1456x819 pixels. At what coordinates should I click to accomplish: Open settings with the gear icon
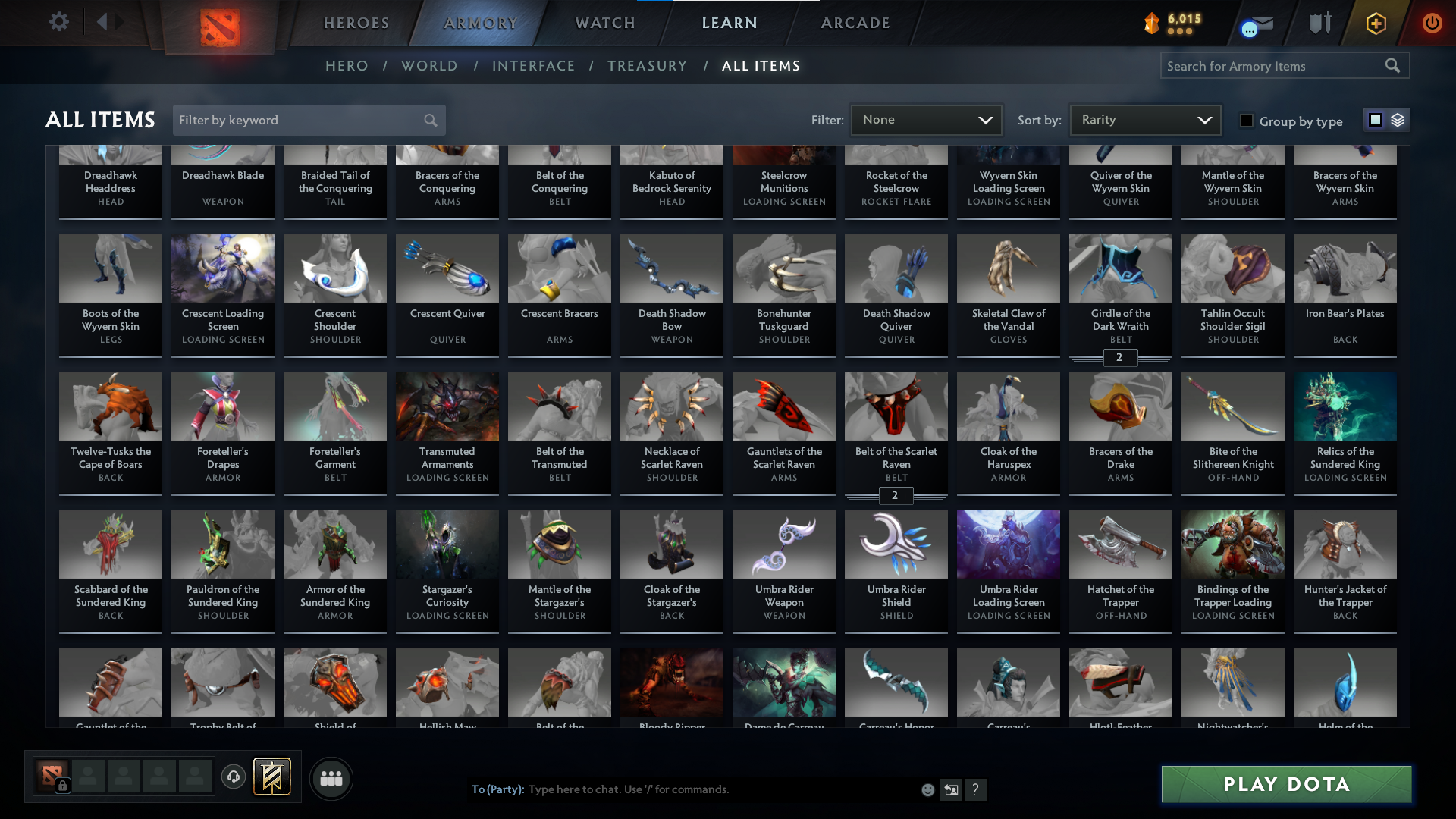coord(59,22)
